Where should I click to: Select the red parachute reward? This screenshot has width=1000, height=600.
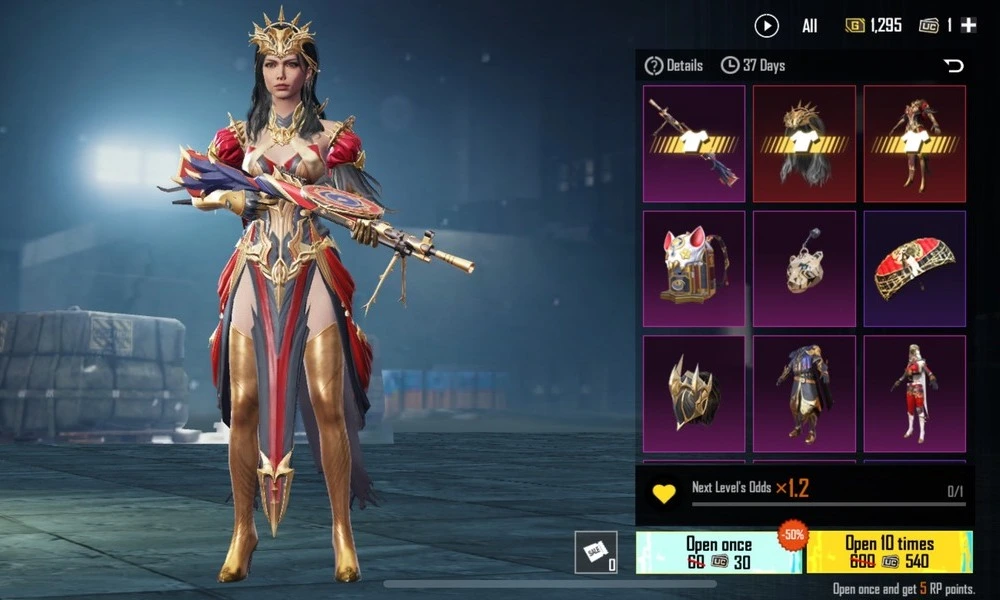tap(915, 268)
